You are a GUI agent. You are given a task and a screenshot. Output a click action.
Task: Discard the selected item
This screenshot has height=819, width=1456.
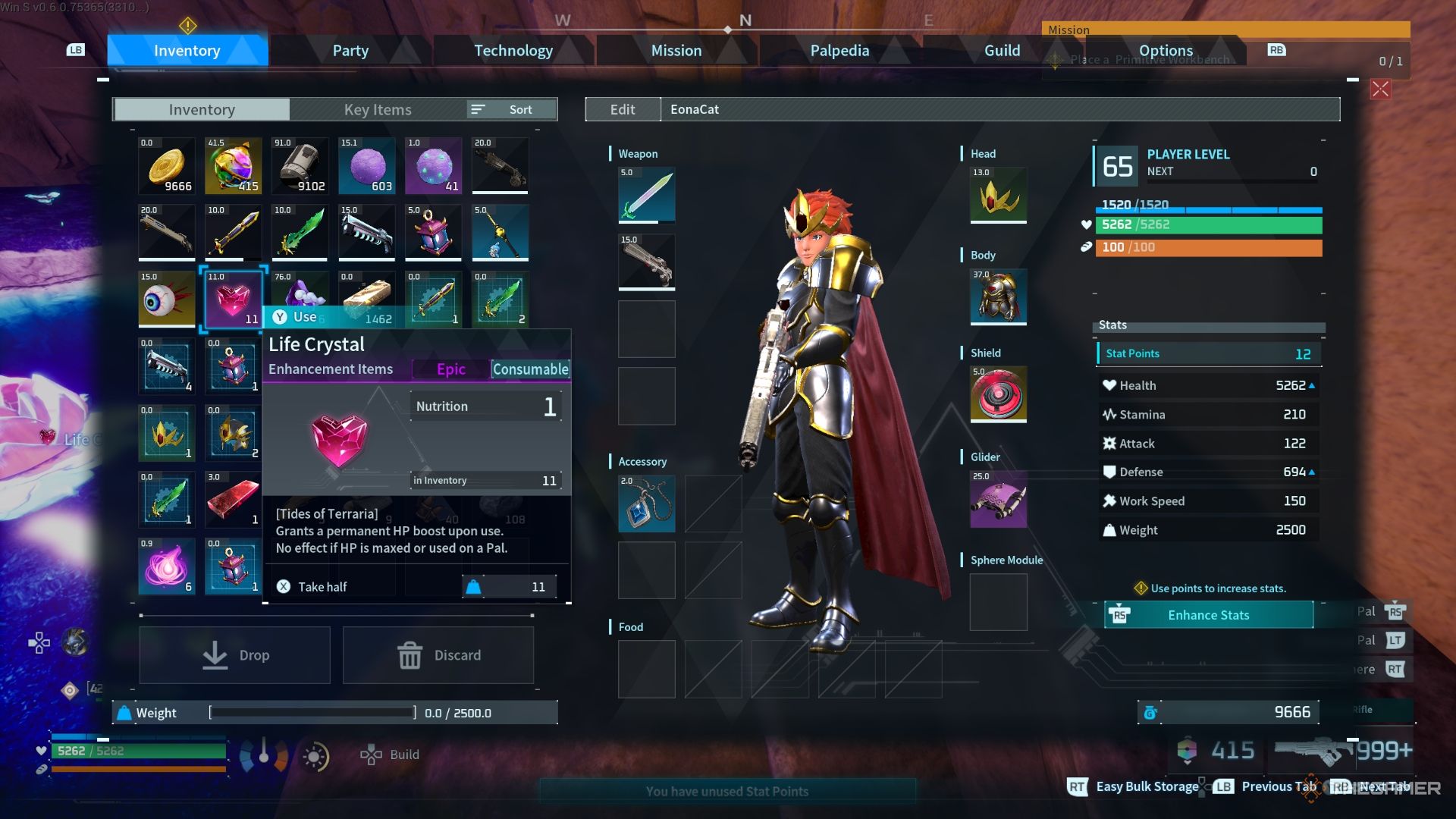click(438, 655)
